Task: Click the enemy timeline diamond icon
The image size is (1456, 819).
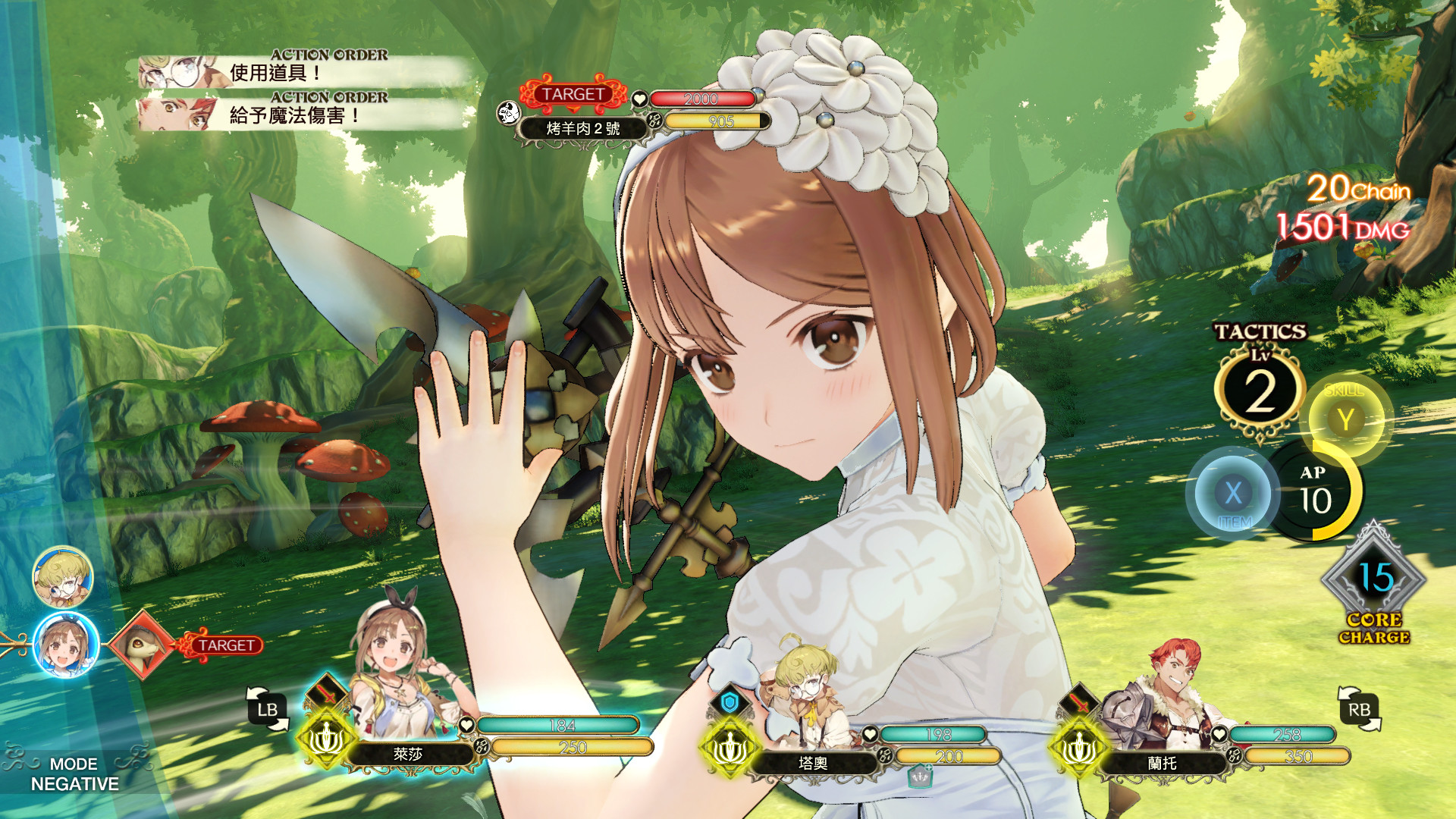Action: (x=143, y=645)
